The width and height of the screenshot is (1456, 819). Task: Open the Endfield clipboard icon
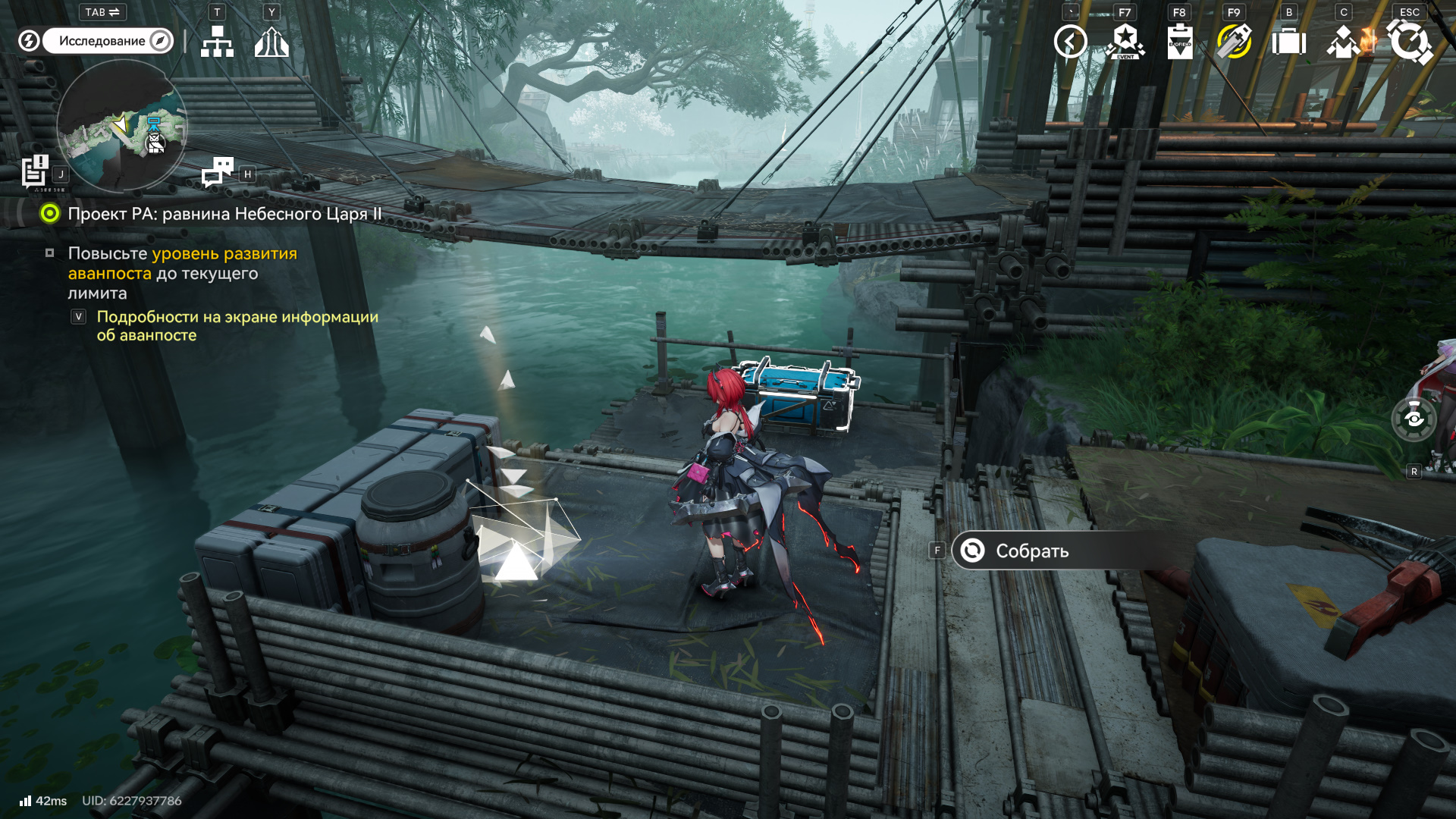(1179, 42)
